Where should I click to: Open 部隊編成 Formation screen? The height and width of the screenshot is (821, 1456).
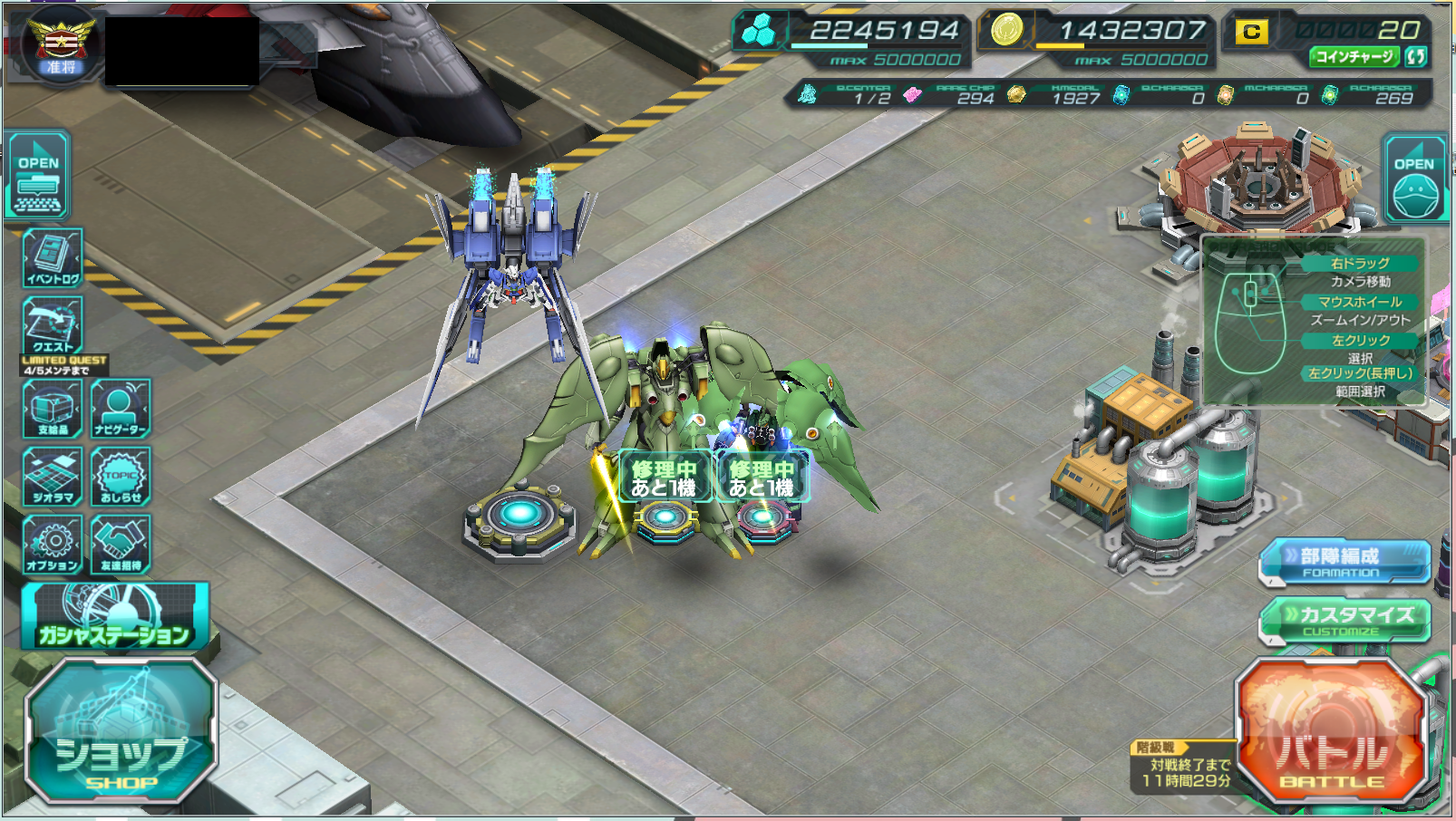pyautogui.click(x=1345, y=562)
